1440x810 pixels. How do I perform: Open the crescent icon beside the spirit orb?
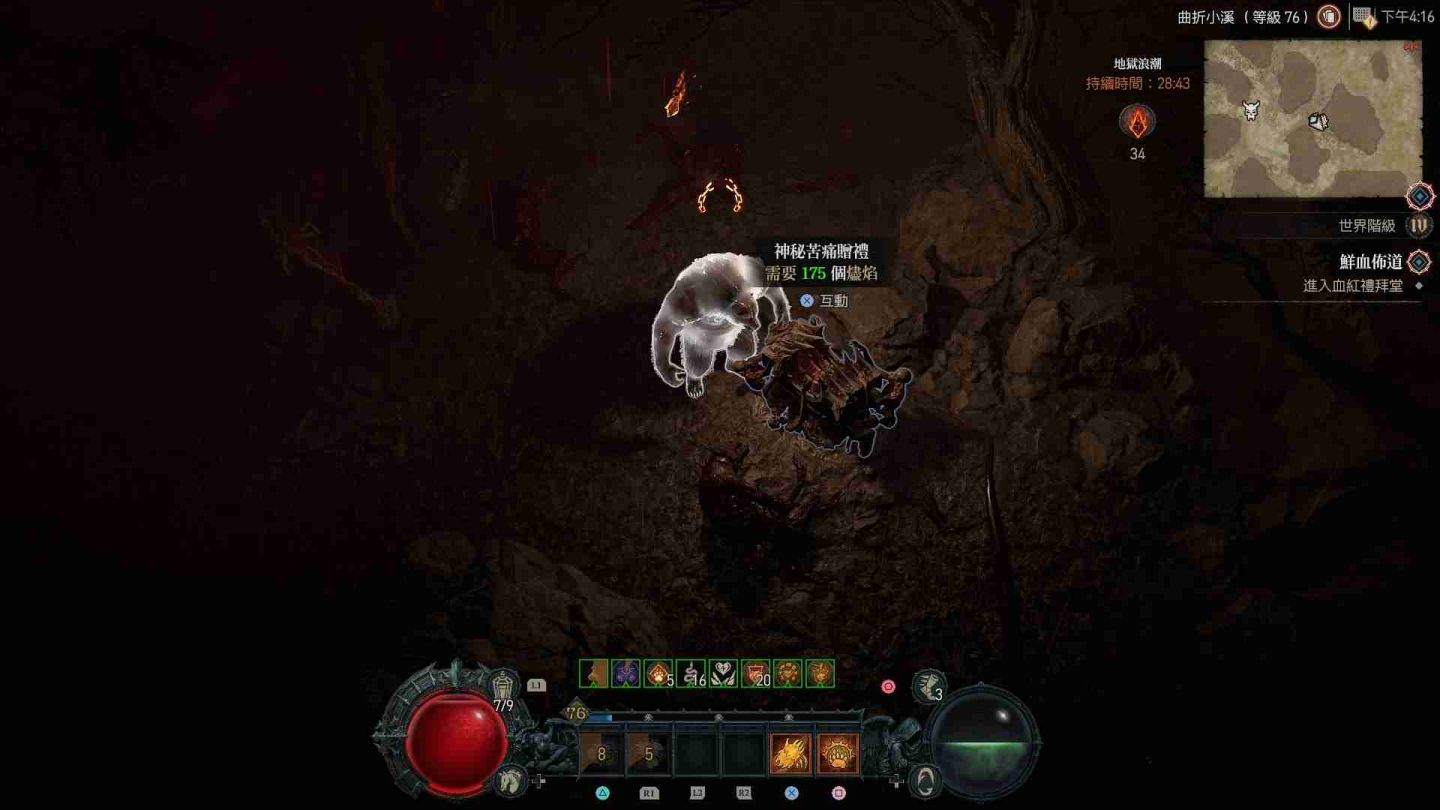(927, 779)
